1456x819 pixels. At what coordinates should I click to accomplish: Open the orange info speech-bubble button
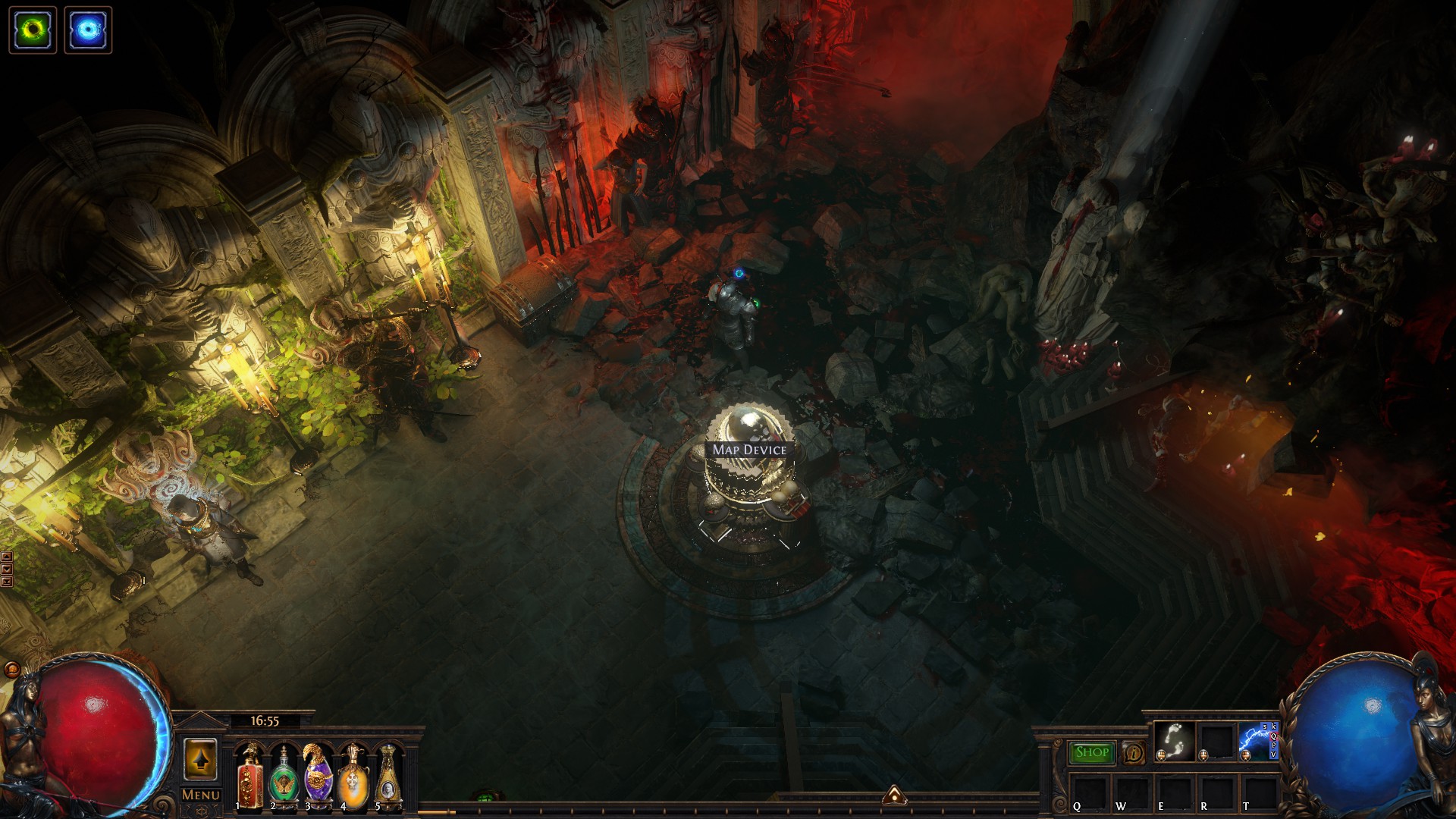(1134, 752)
